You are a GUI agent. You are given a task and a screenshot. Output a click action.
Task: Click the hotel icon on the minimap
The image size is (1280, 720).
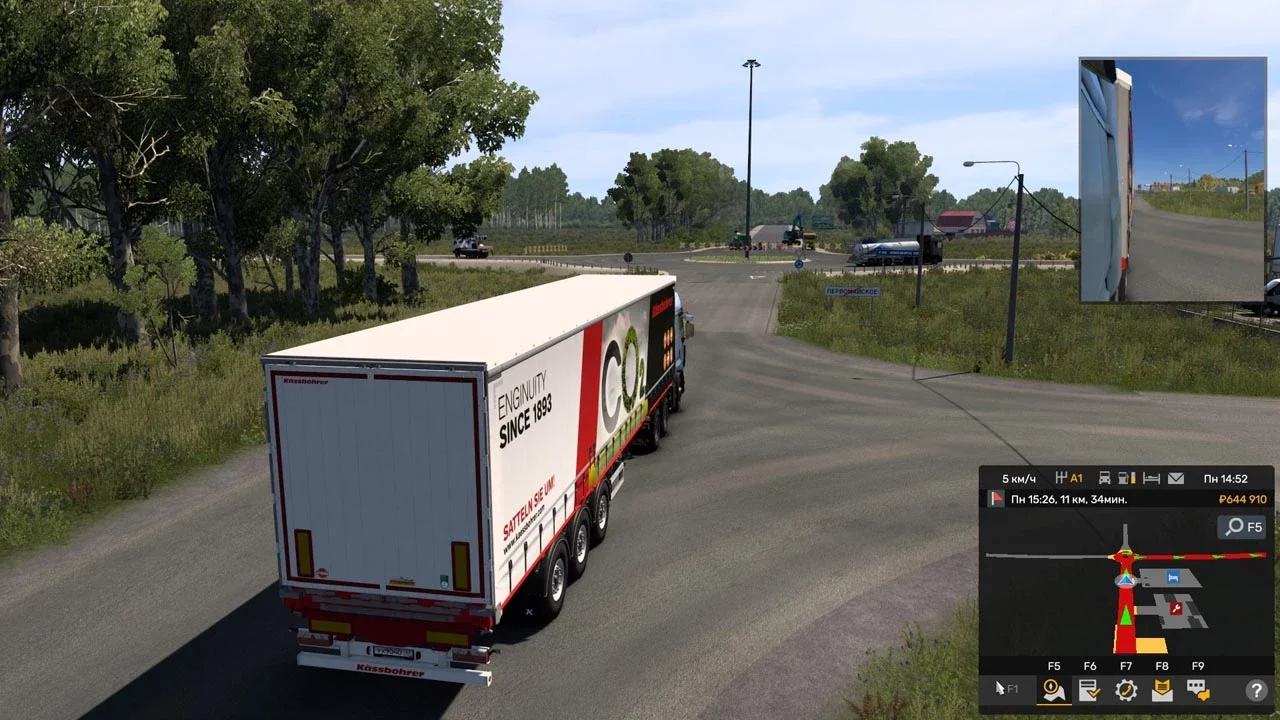pos(1174,578)
